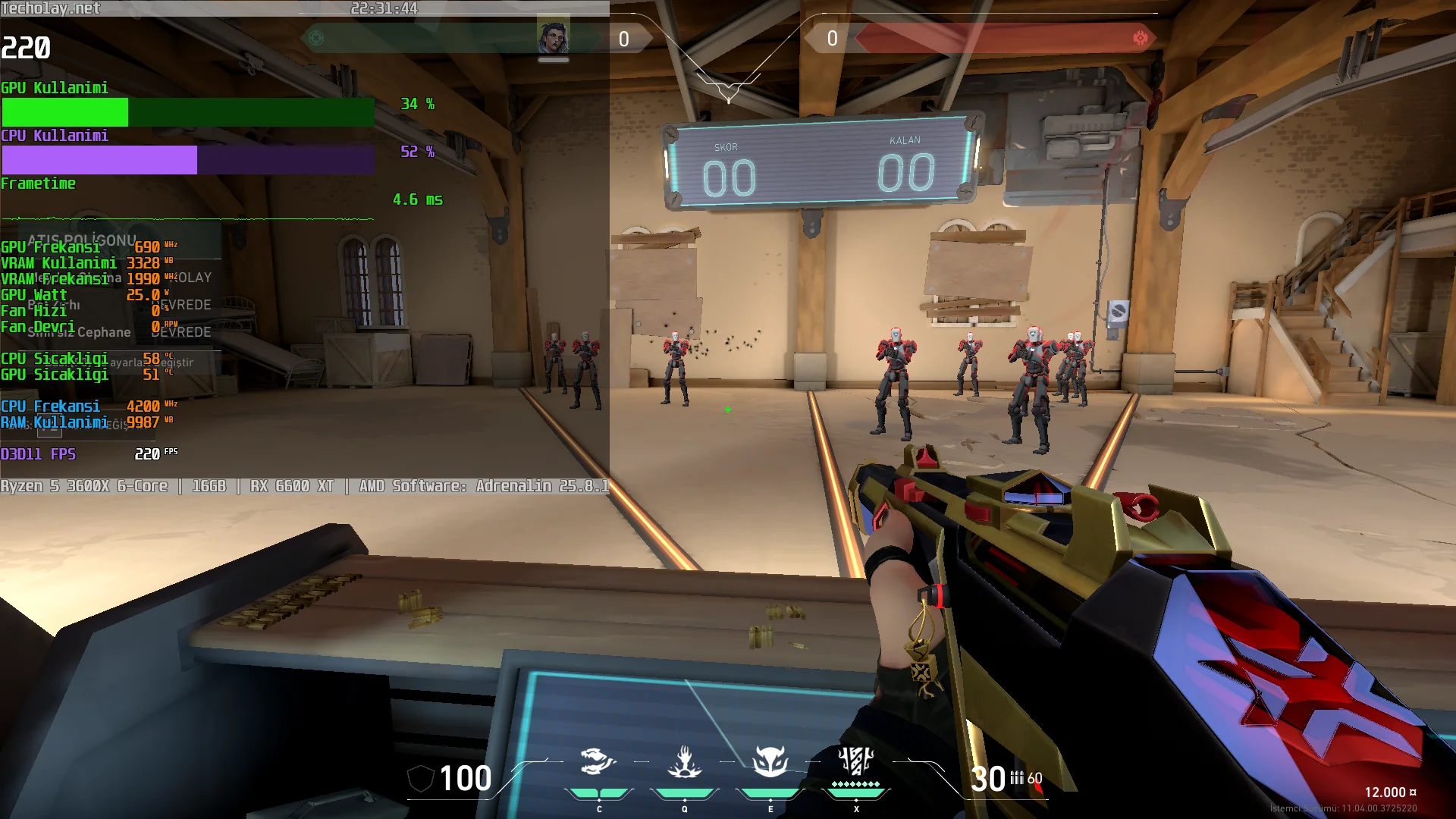The image size is (1456, 819).
Task: Select the green team emblem icon
Action: pos(317,38)
